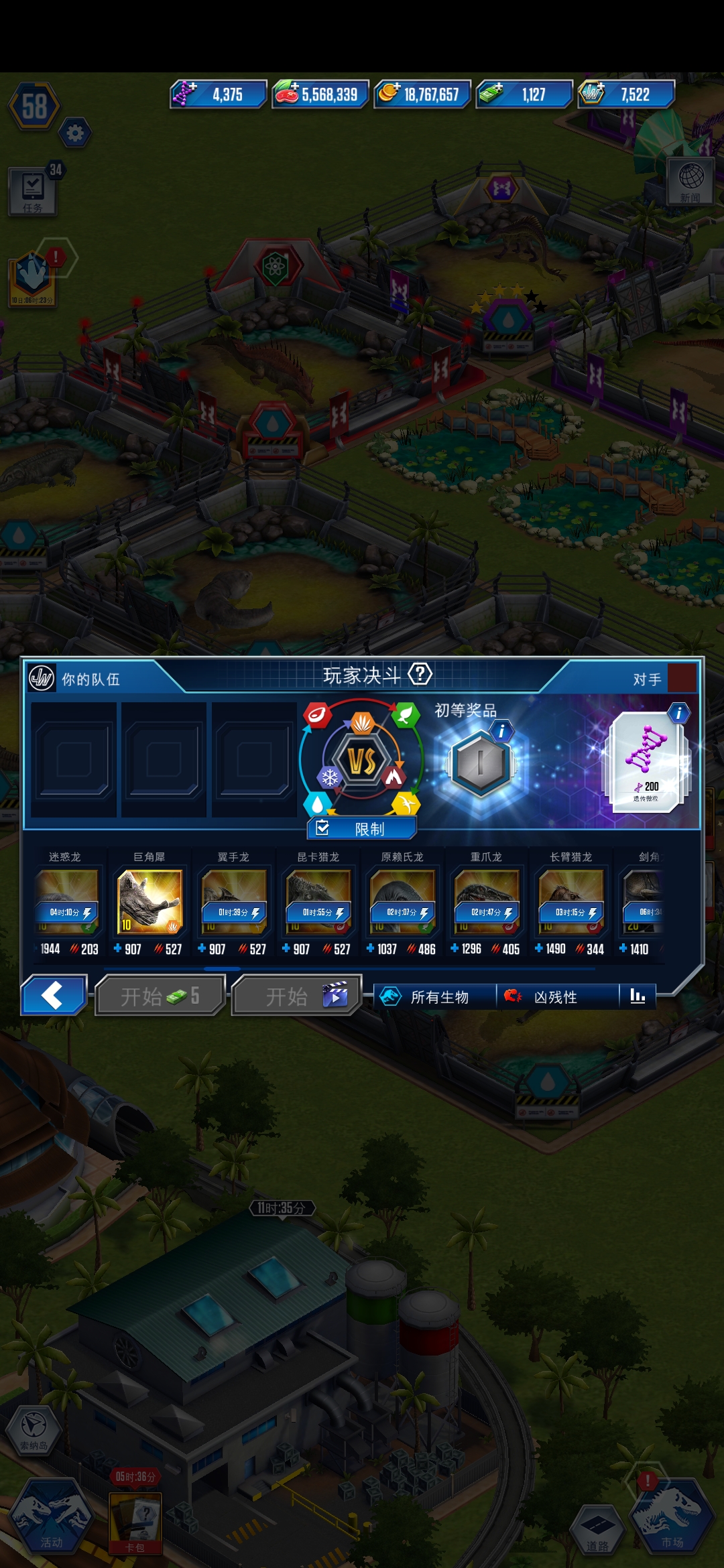
Task: Click the blue back arrow button
Action: [x=54, y=995]
